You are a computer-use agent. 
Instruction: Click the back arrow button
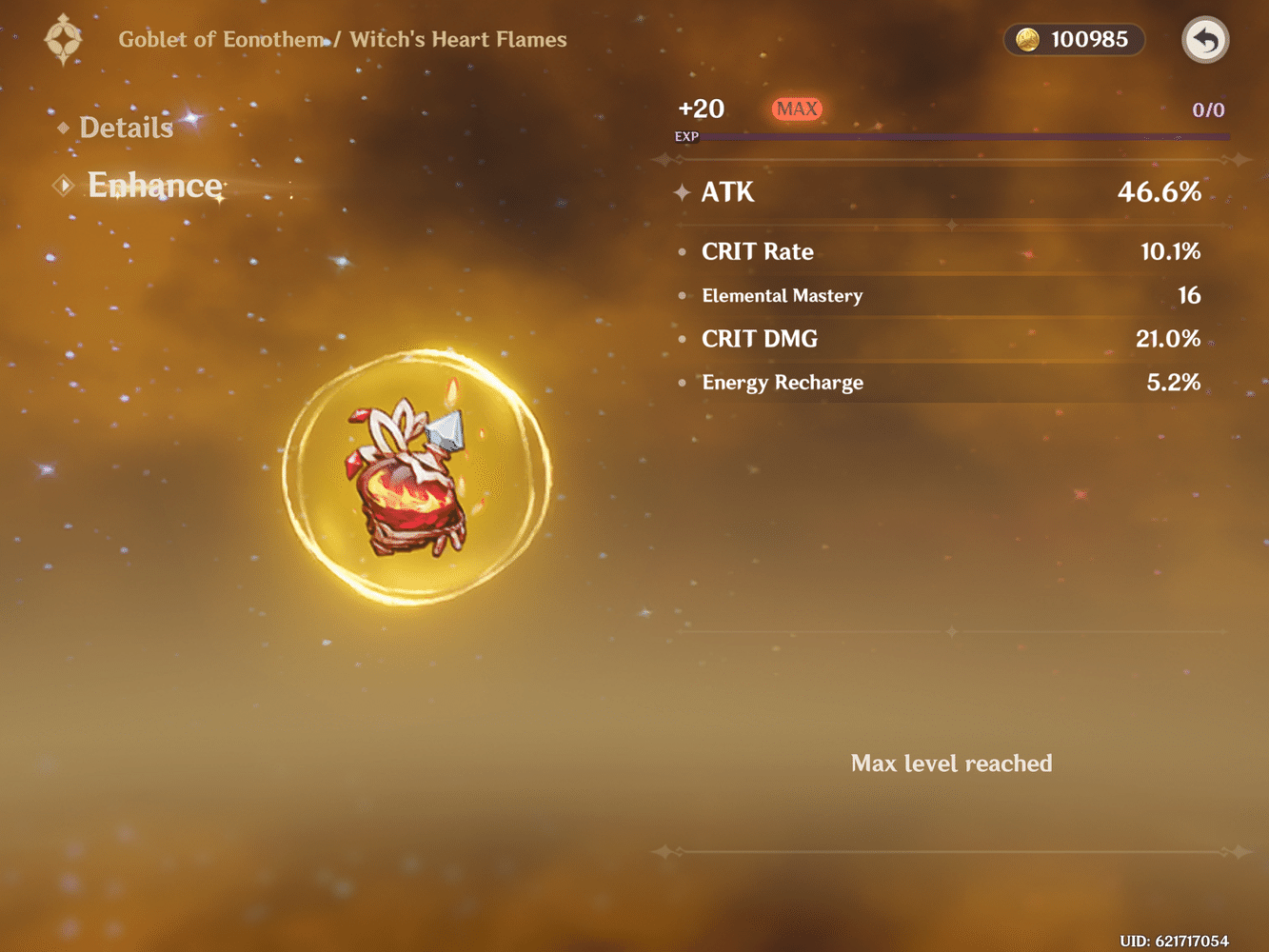(1205, 40)
